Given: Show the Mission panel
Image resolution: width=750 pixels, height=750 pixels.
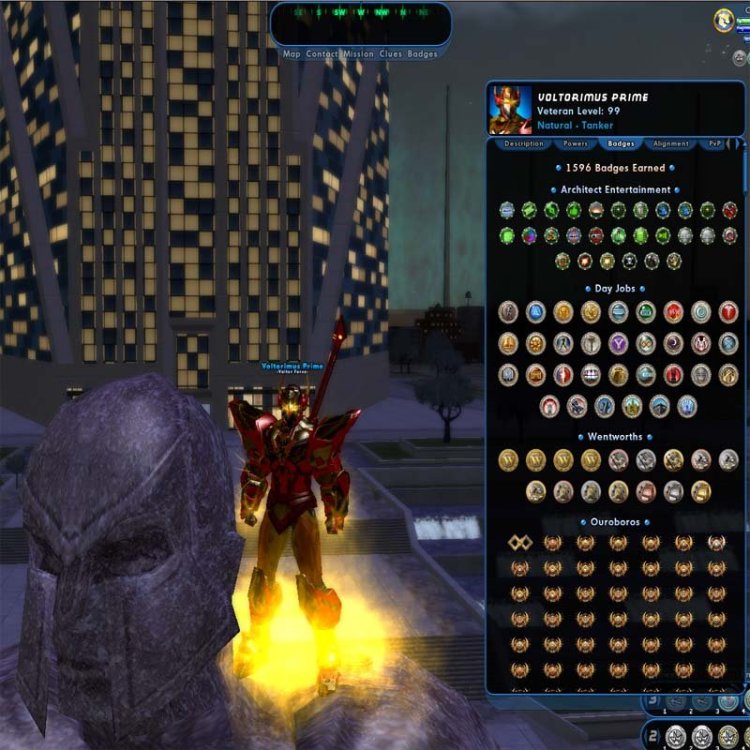Looking at the screenshot, I should pyautogui.click(x=358, y=54).
